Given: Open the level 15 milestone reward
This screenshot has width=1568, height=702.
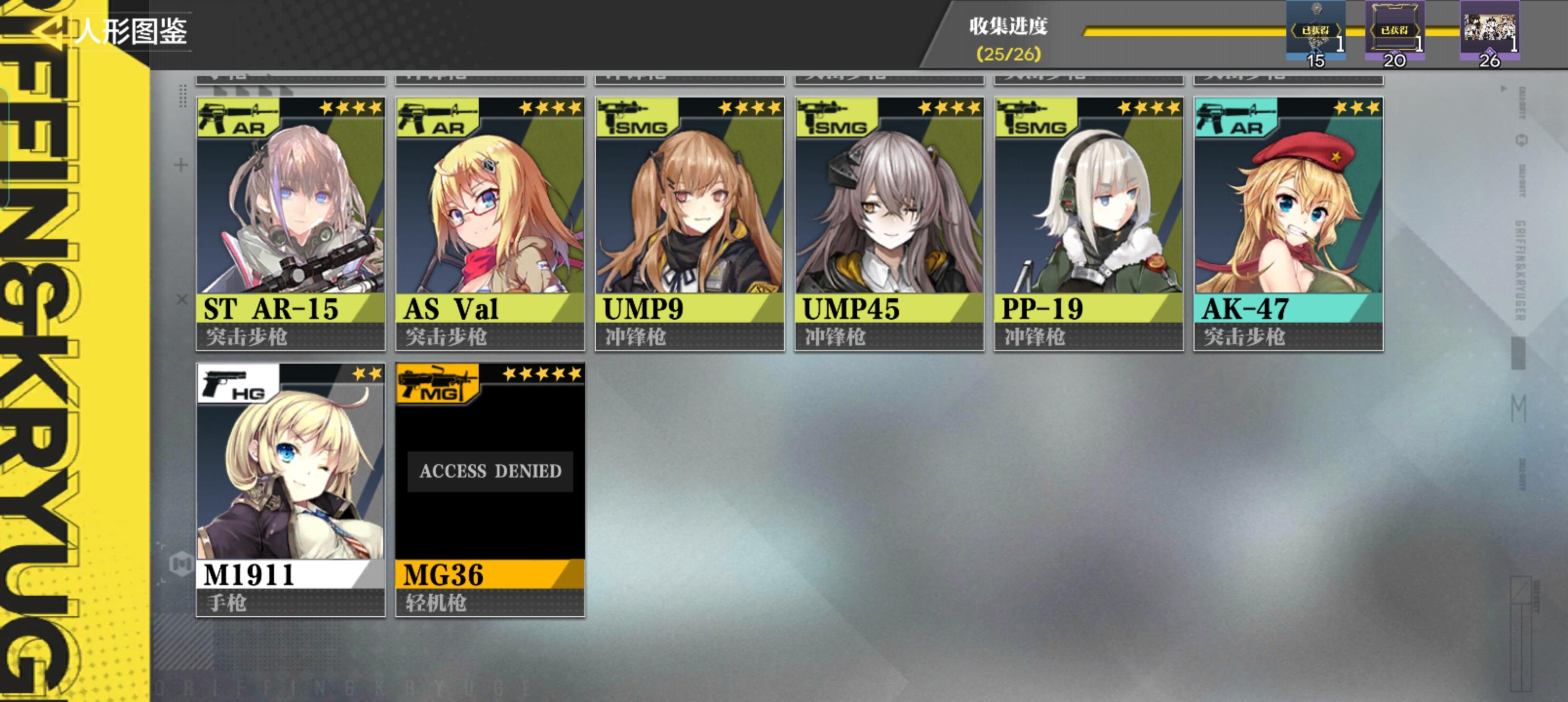Looking at the screenshot, I should coord(1315,30).
